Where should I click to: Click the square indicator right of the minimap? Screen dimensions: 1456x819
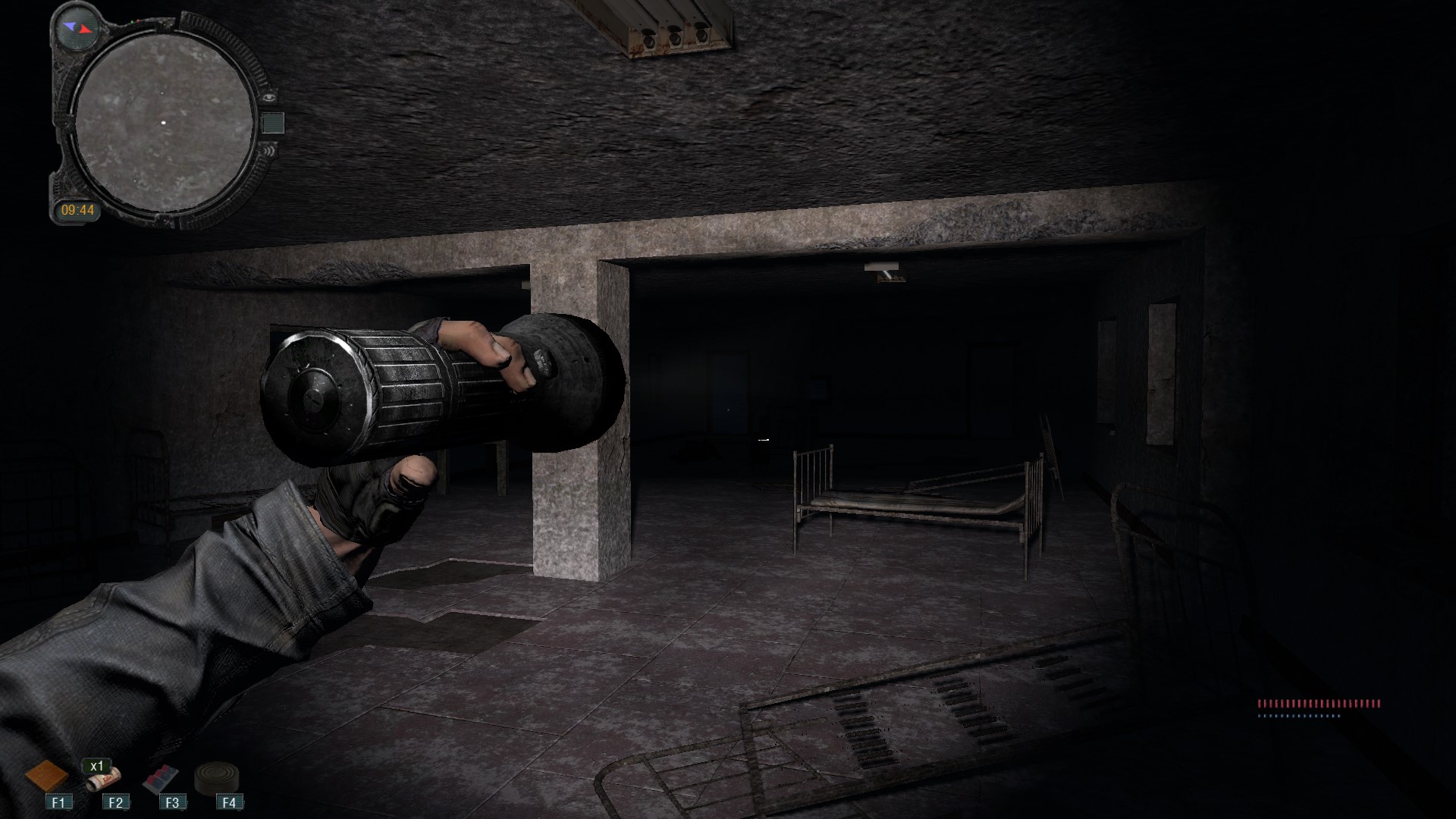274,123
